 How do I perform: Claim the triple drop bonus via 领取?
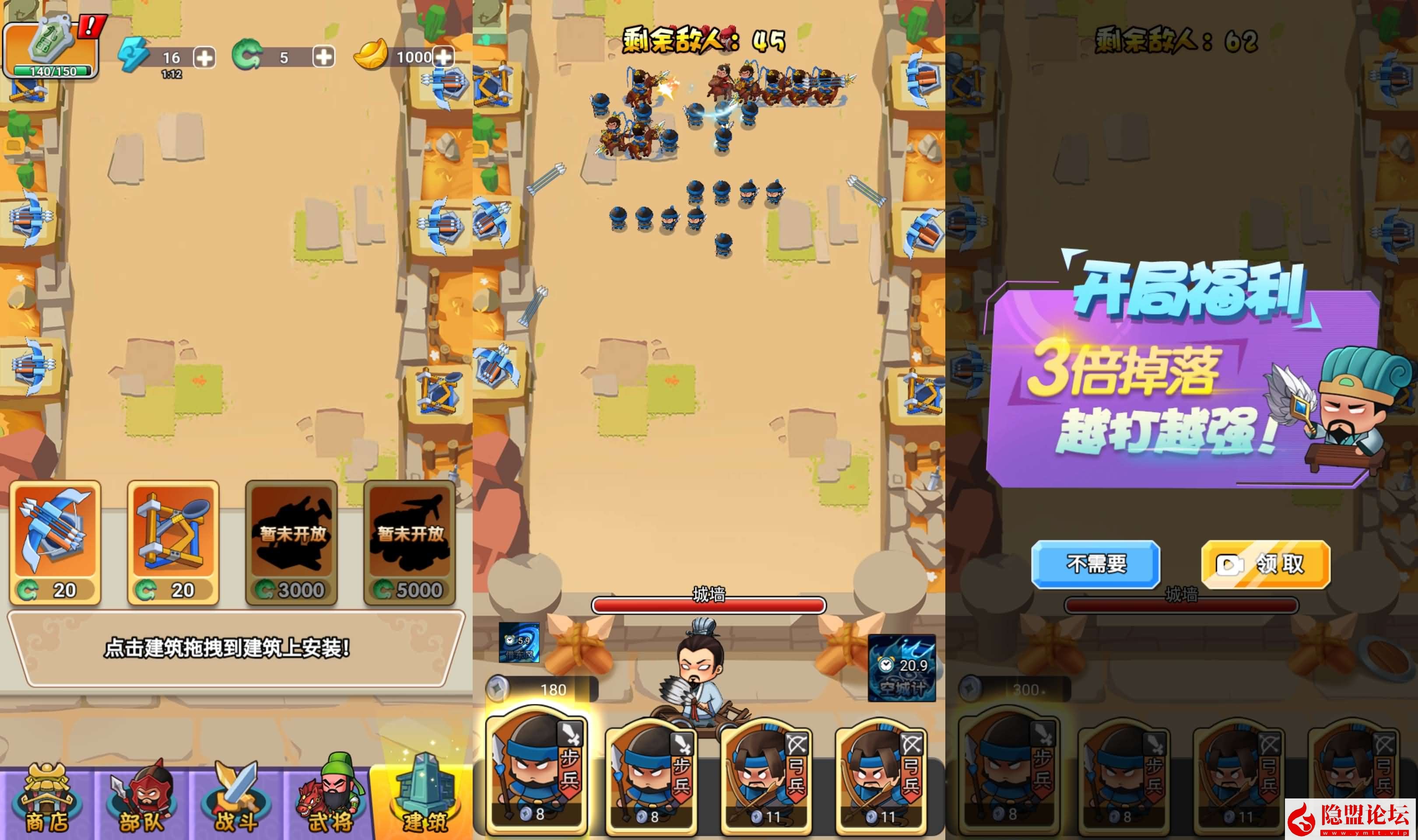(x=1265, y=564)
